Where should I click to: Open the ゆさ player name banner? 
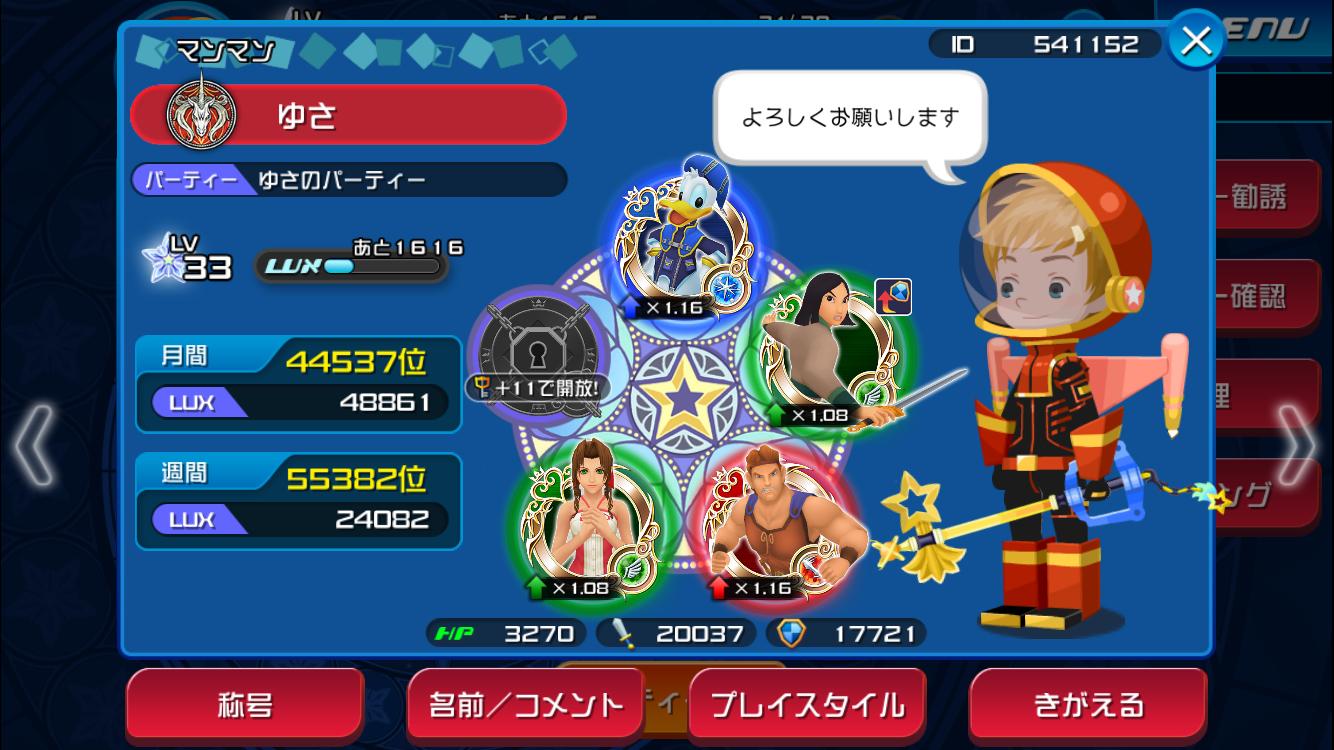click(349, 115)
